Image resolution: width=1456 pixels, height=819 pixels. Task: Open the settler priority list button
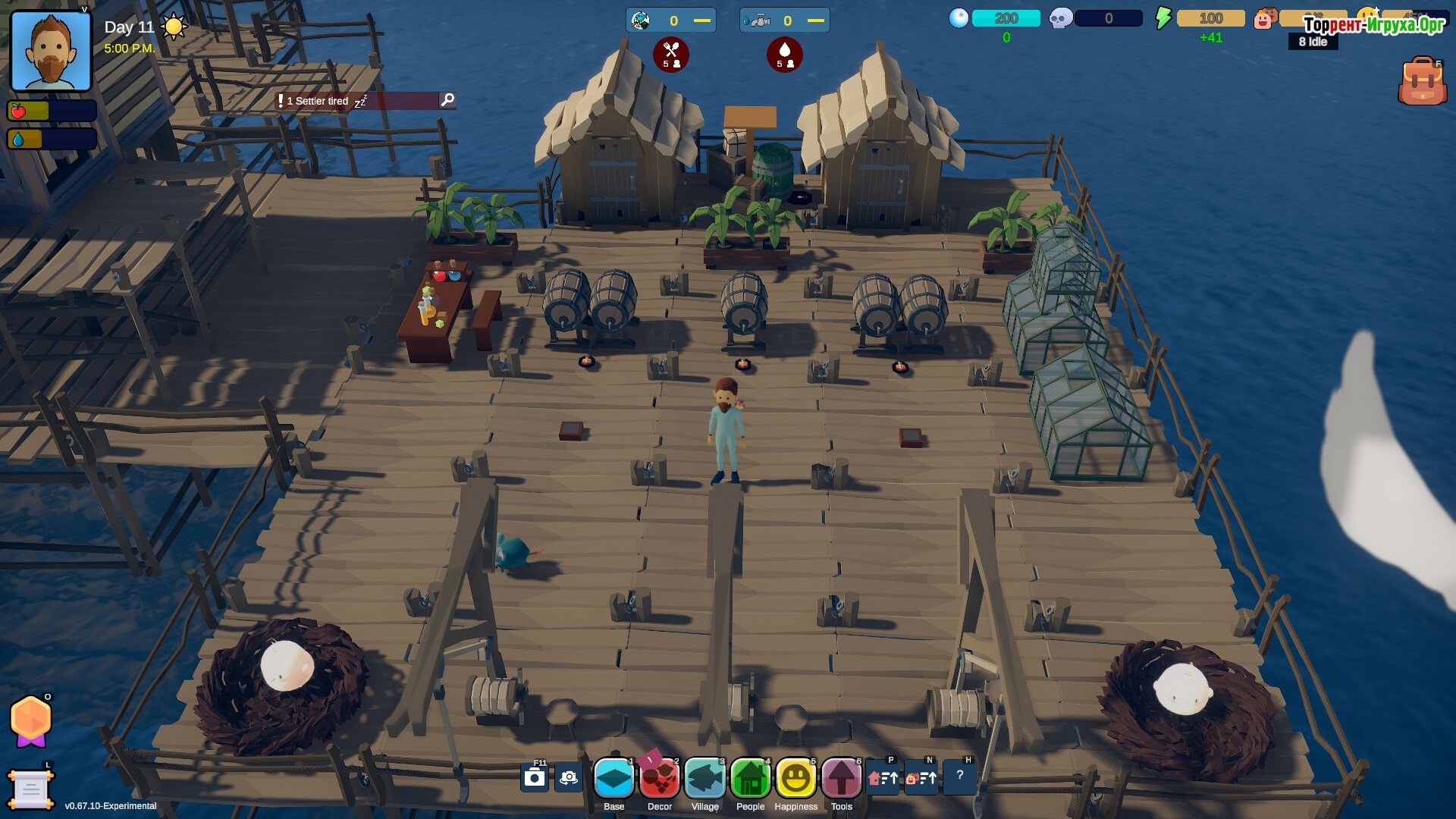pos(921,777)
